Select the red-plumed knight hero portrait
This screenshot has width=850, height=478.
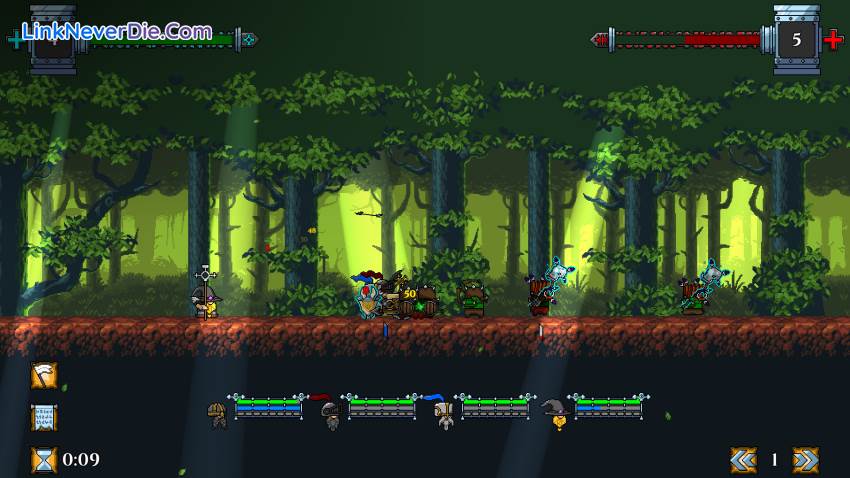330,413
